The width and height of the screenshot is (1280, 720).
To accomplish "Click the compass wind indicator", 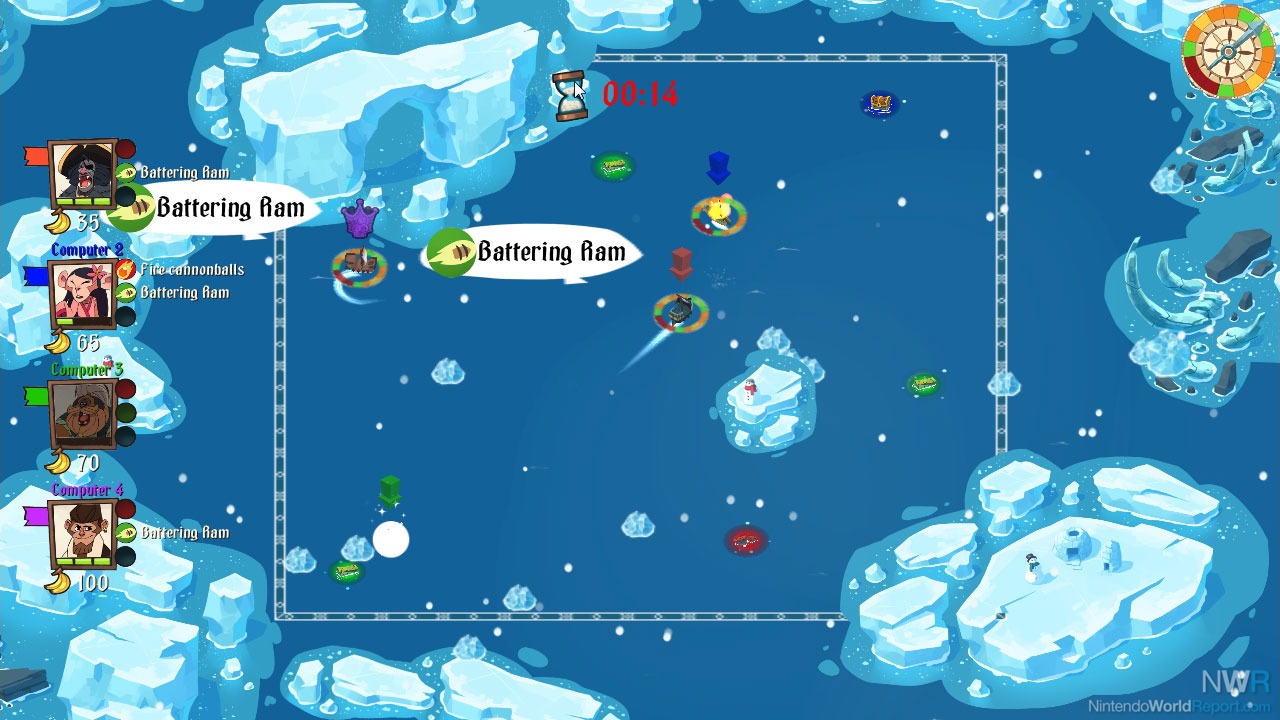I will tap(1227, 50).
